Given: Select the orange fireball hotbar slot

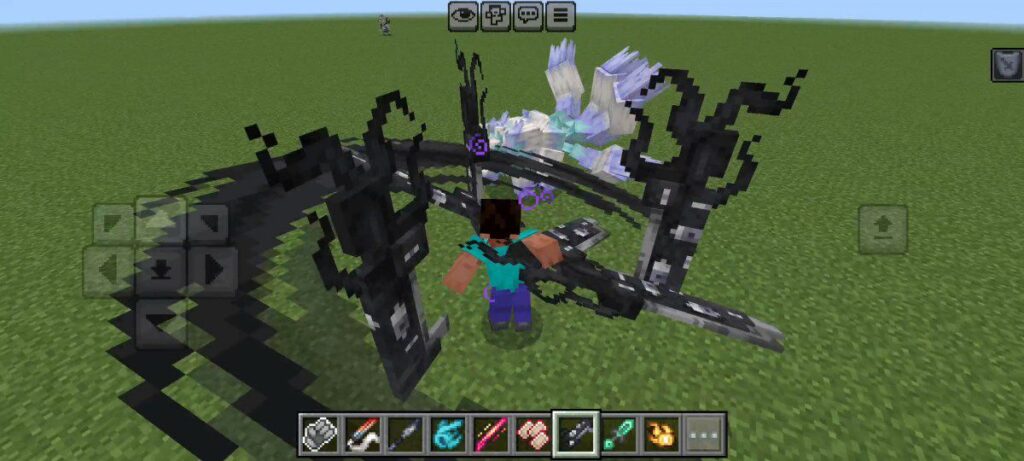Looking at the screenshot, I should coord(662,434).
